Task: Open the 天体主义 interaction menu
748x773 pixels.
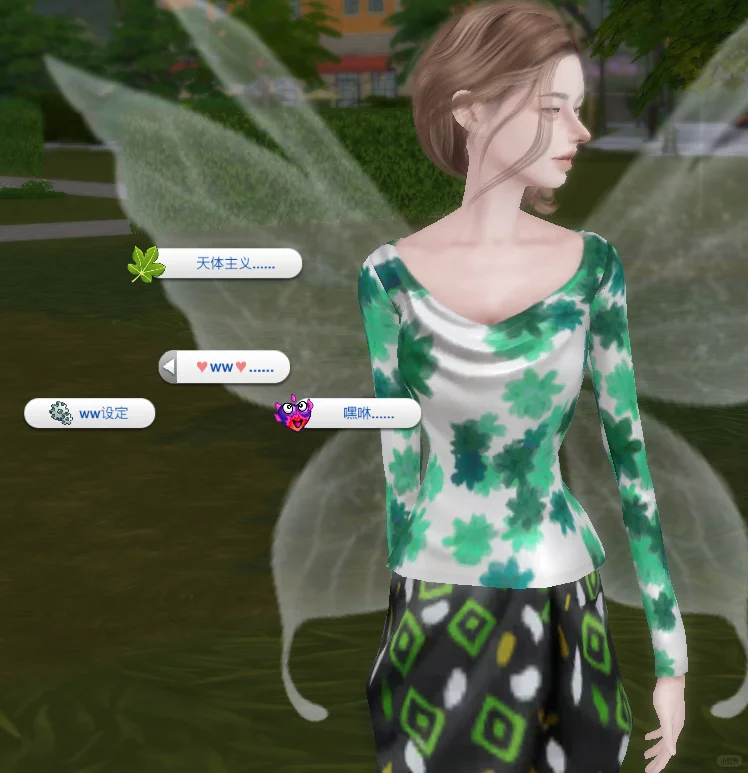Action: [x=222, y=264]
